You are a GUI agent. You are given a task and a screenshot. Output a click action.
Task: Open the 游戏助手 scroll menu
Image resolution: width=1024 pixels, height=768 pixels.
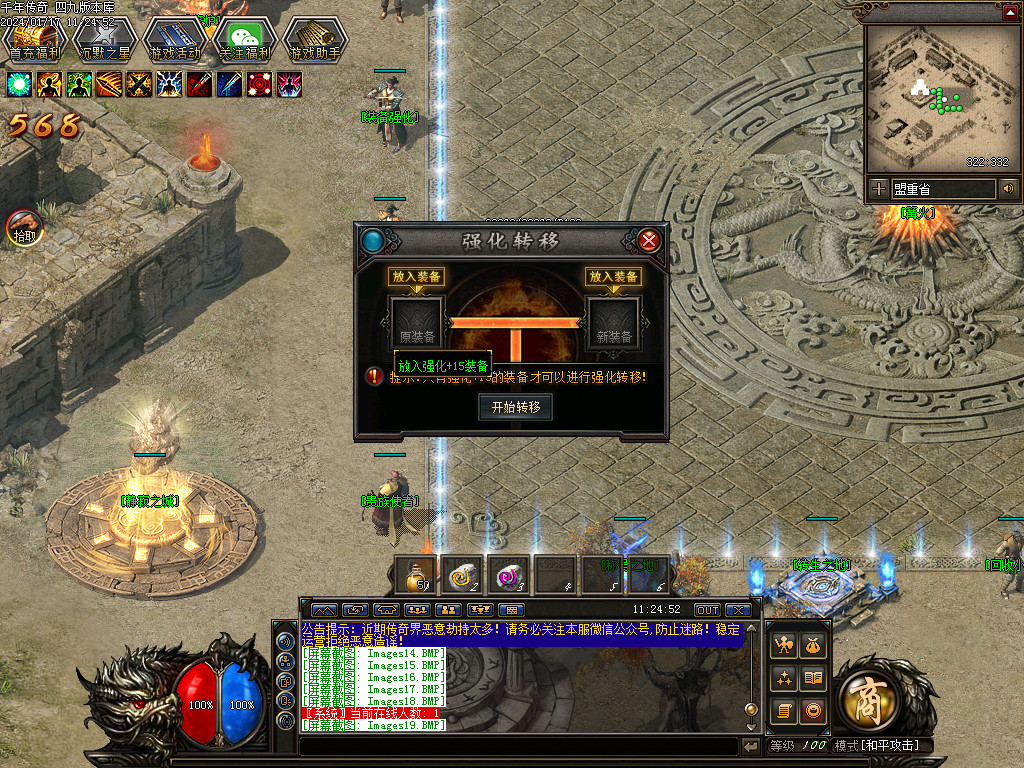pos(315,40)
